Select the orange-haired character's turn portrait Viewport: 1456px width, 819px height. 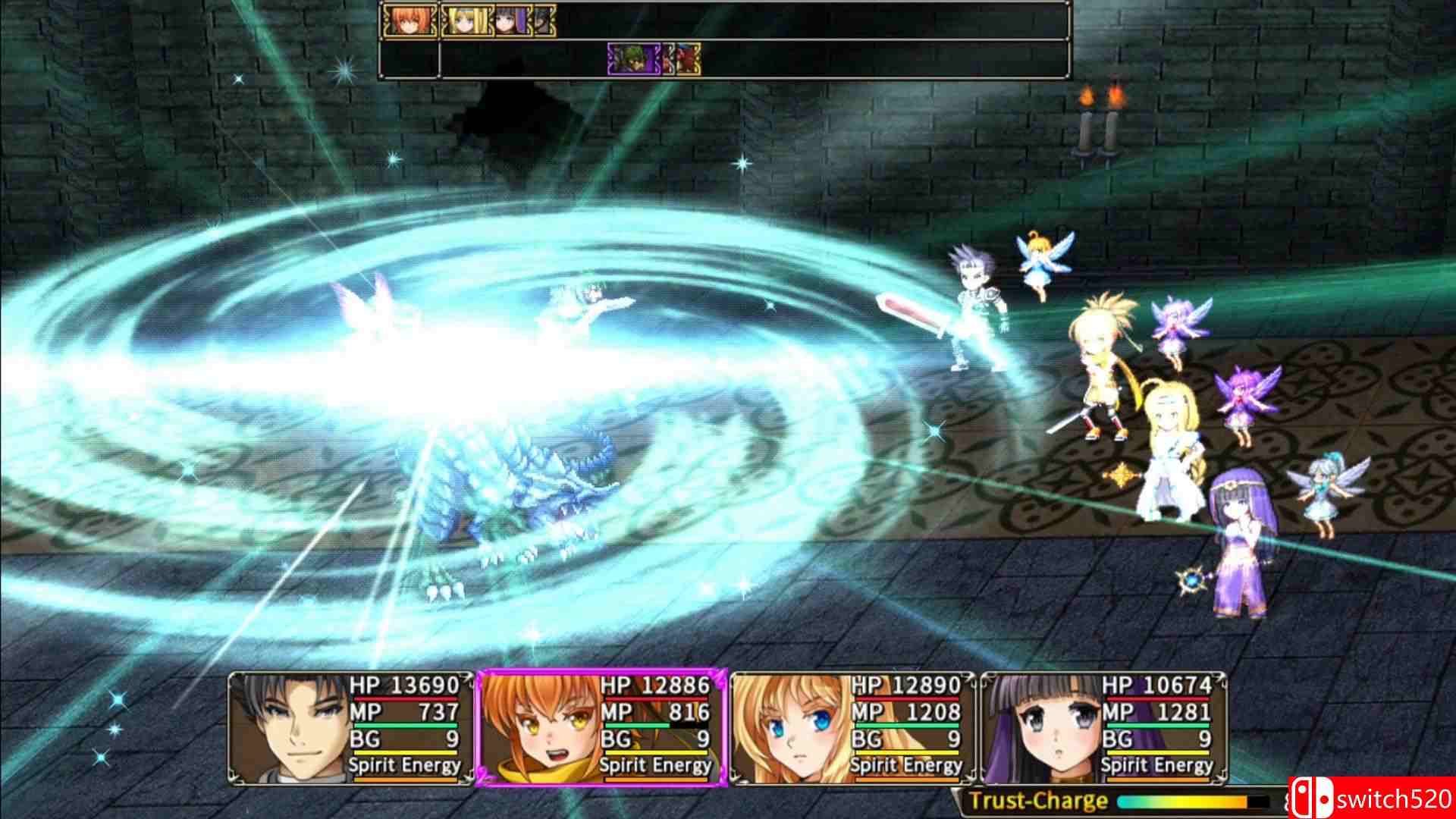(409, 20)
